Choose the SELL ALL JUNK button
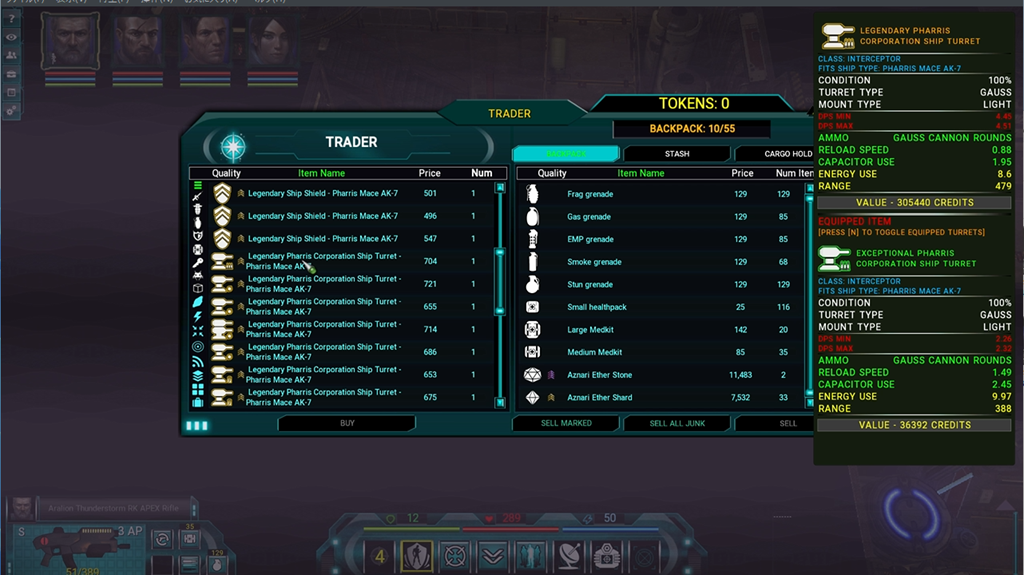1024x575 pixels. pos(677,423)
